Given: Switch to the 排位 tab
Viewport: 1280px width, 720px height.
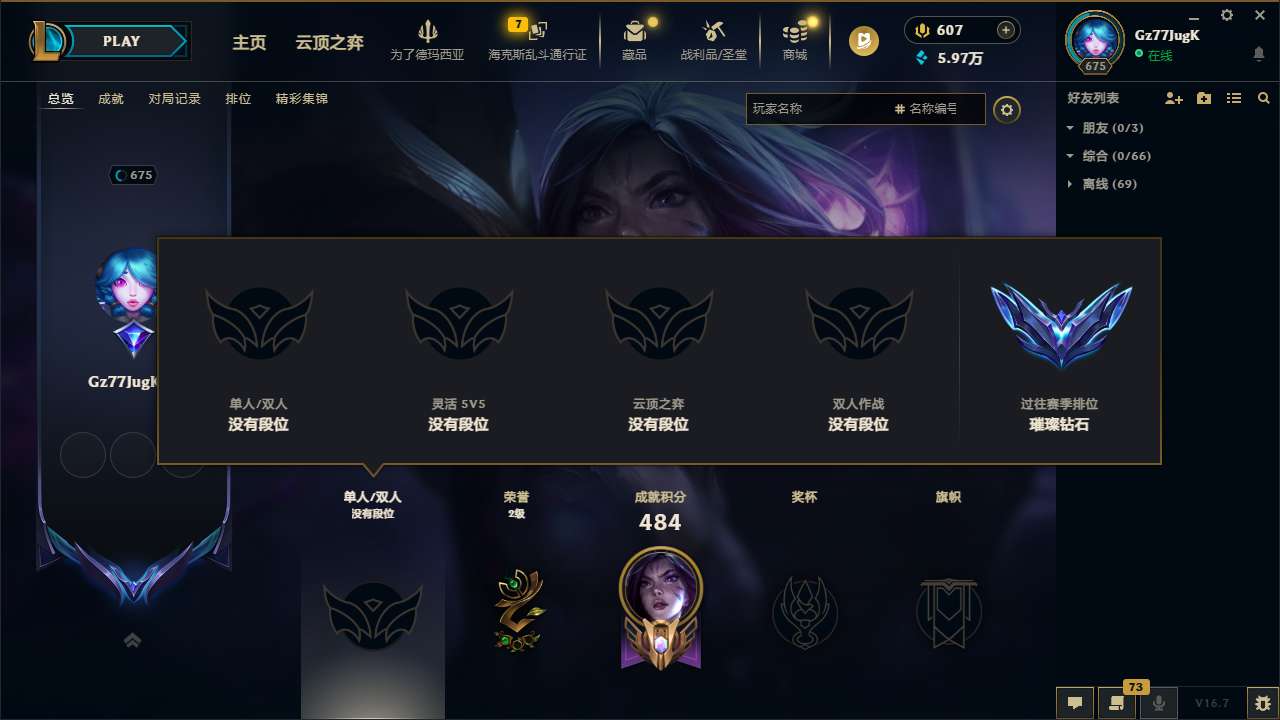Looking at the screenshot, I should 238,98.
